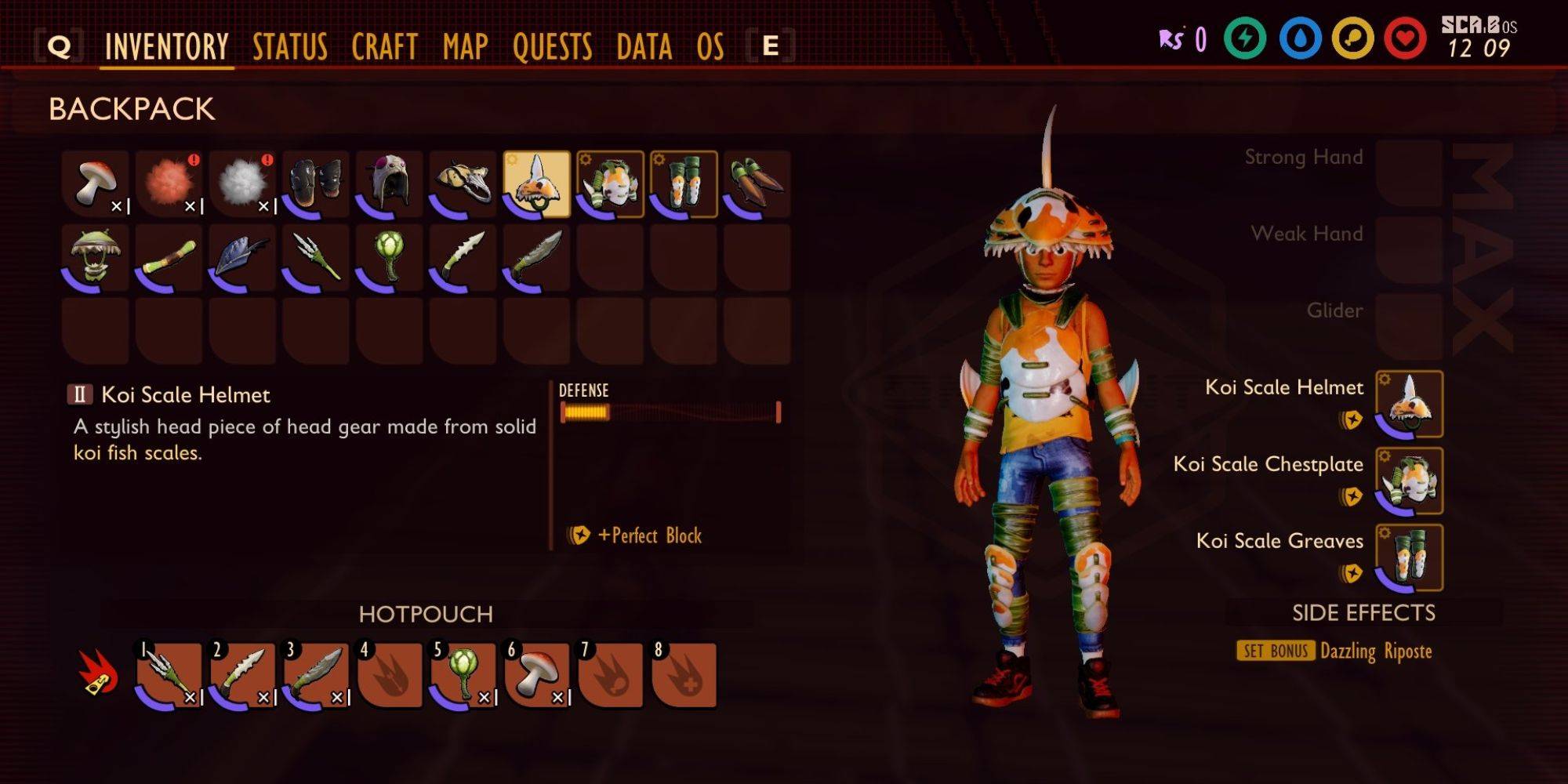1568x784 pixels.
Task: Select the highlighted Koi Scale Helmet backpack slot
Action: click(x=537, y=184)
